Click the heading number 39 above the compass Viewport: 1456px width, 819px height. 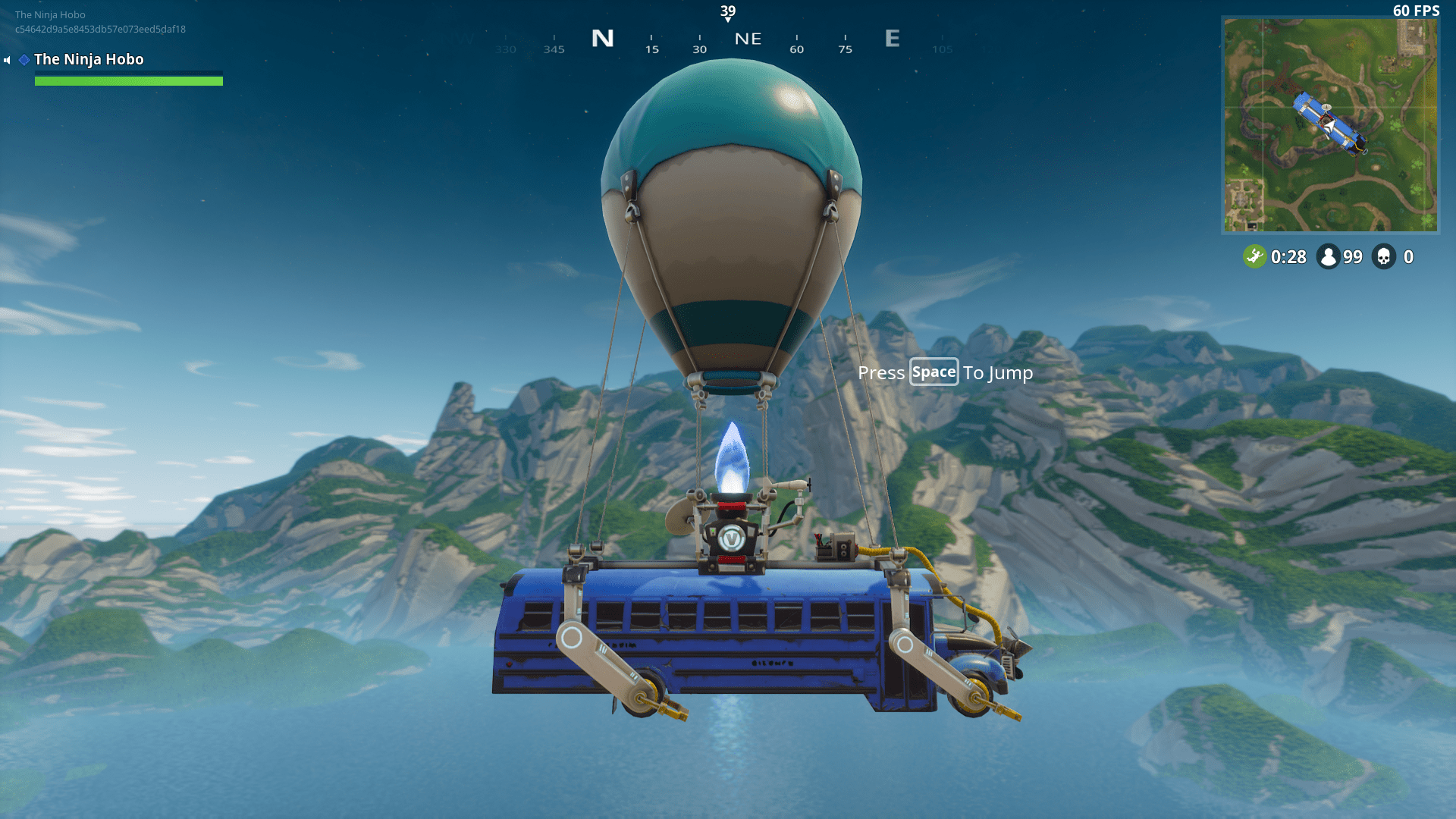727,11
